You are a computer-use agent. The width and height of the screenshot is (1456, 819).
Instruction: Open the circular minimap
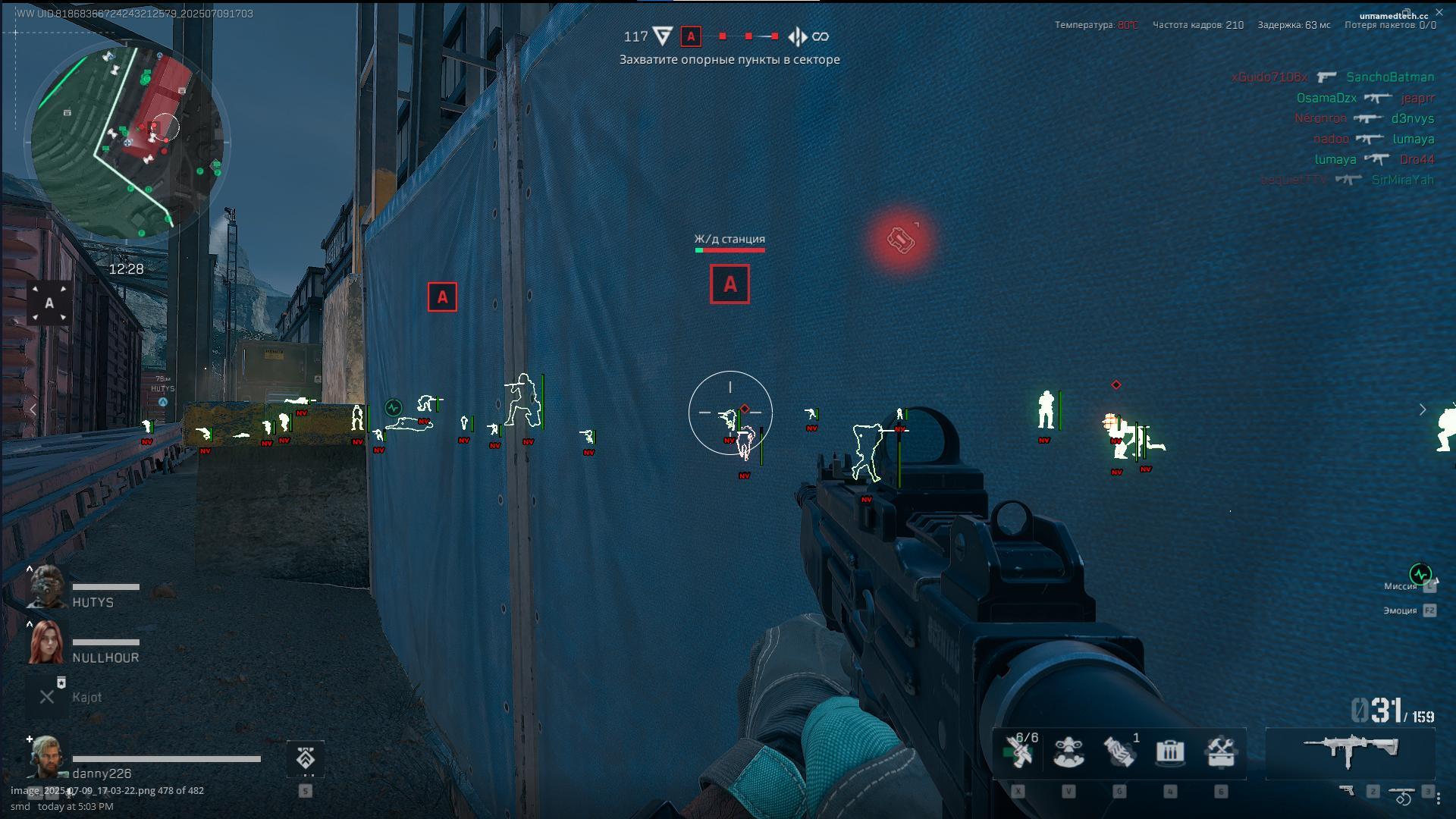[127, 142]
